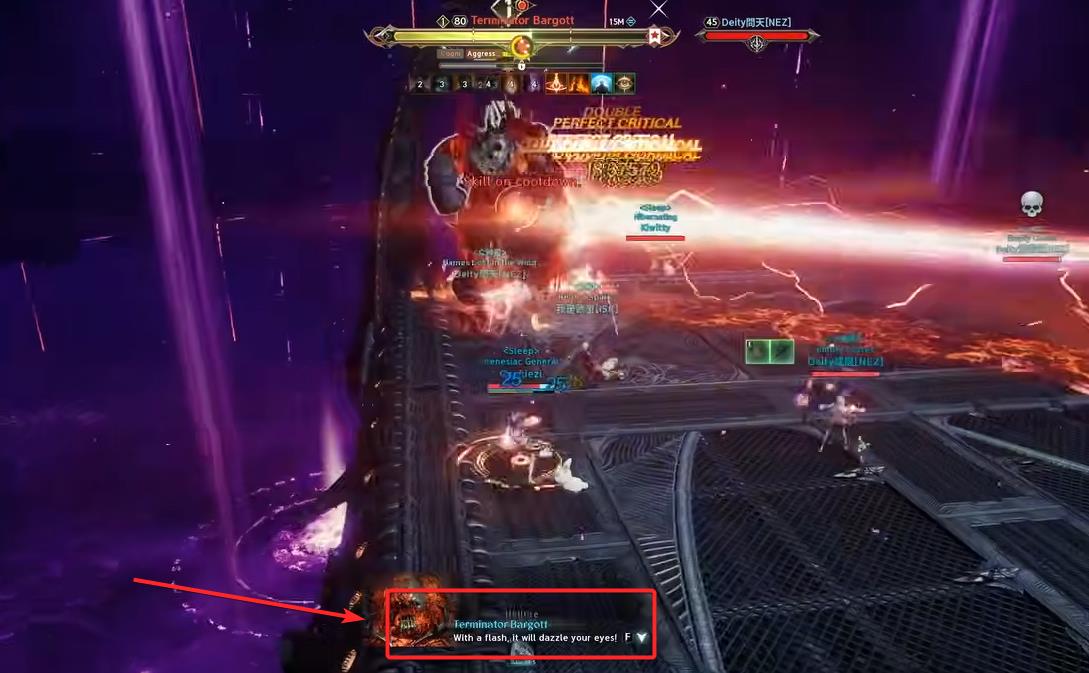The width and height of the screenshot is (1089, 673).
Task: Click the skull marker at the right edge
Action: coord(1032,205)
